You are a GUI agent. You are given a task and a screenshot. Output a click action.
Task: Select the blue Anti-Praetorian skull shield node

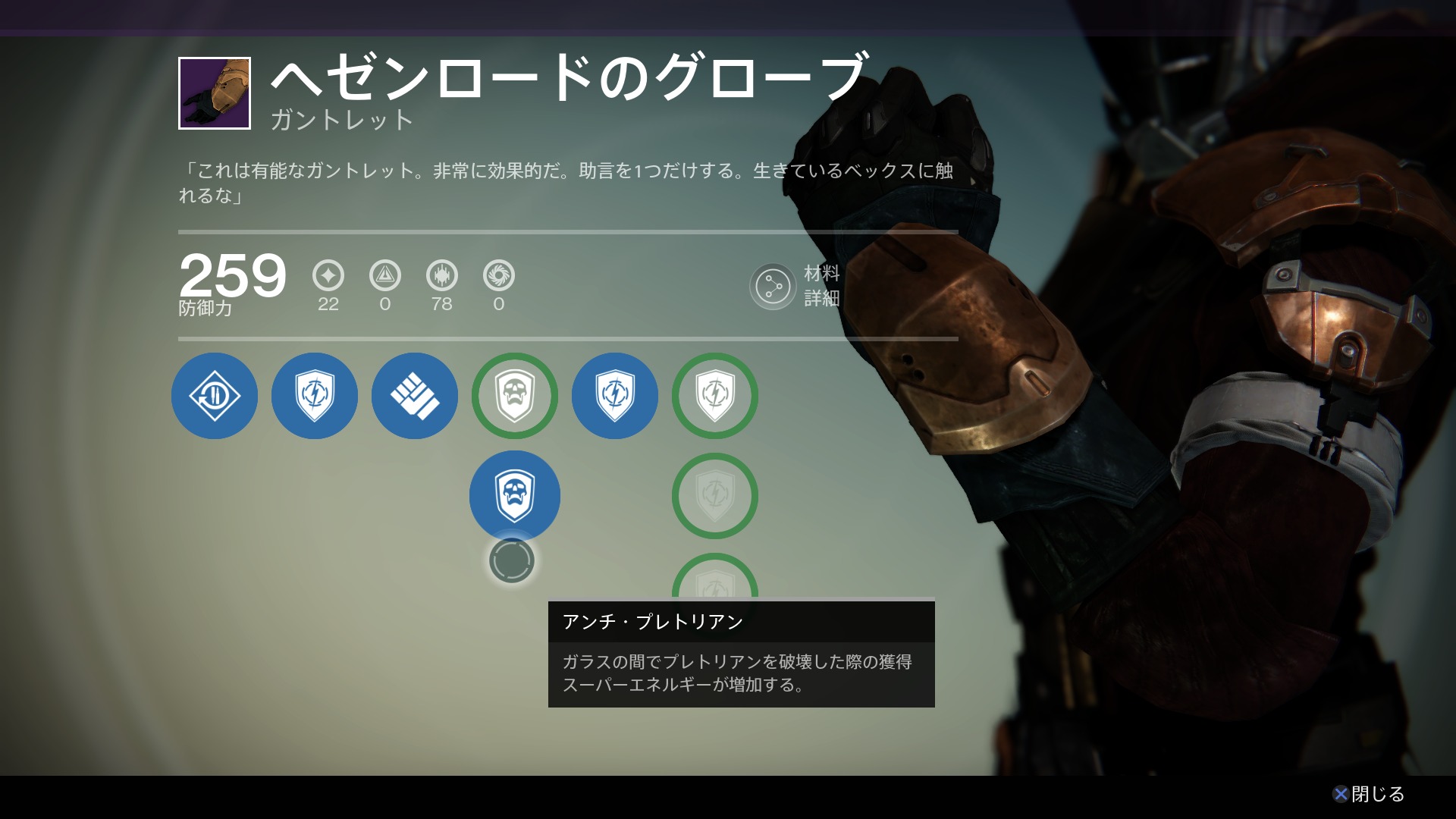point(515,496)
